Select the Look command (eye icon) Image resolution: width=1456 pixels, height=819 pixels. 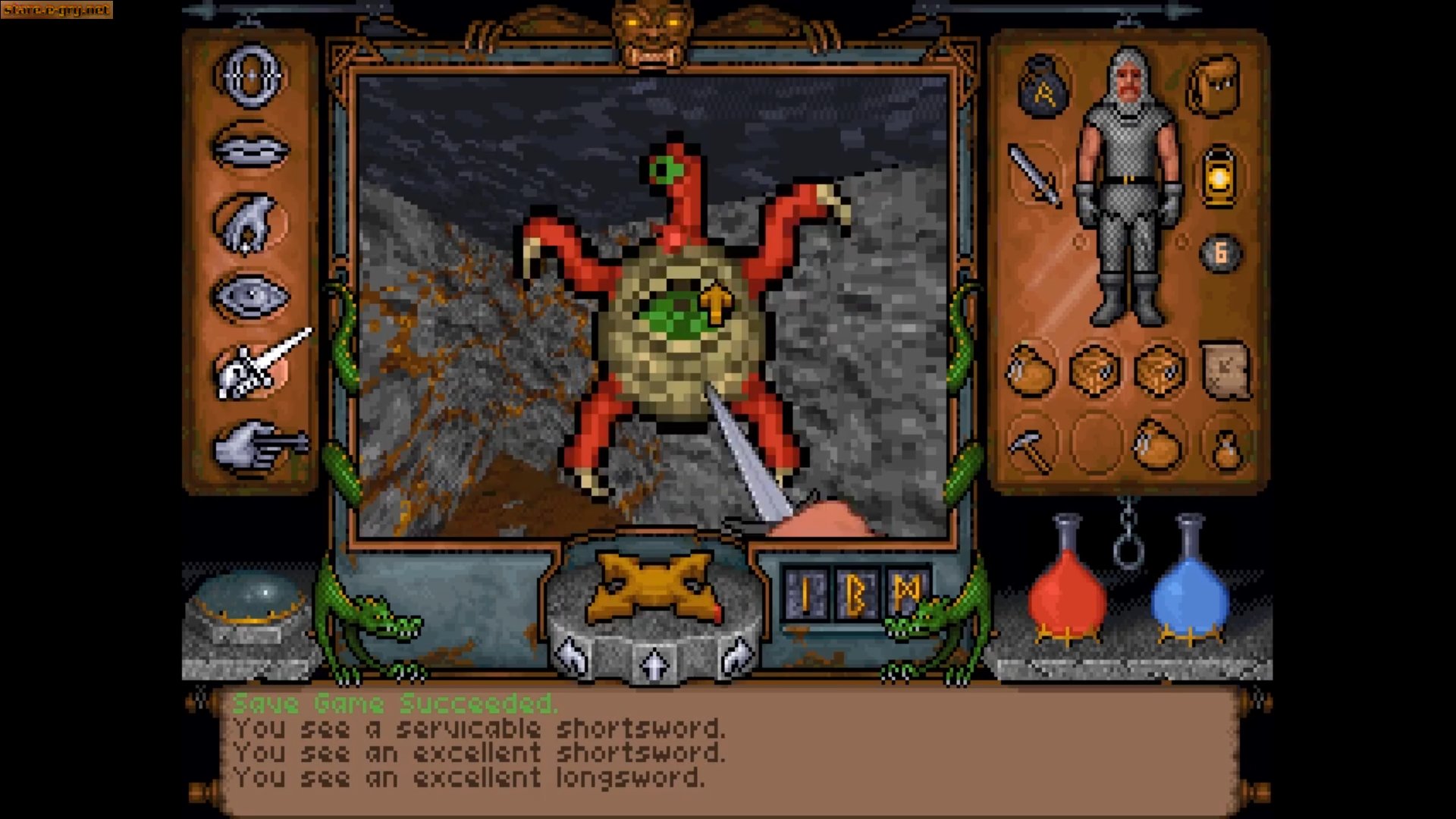[250, 294]
